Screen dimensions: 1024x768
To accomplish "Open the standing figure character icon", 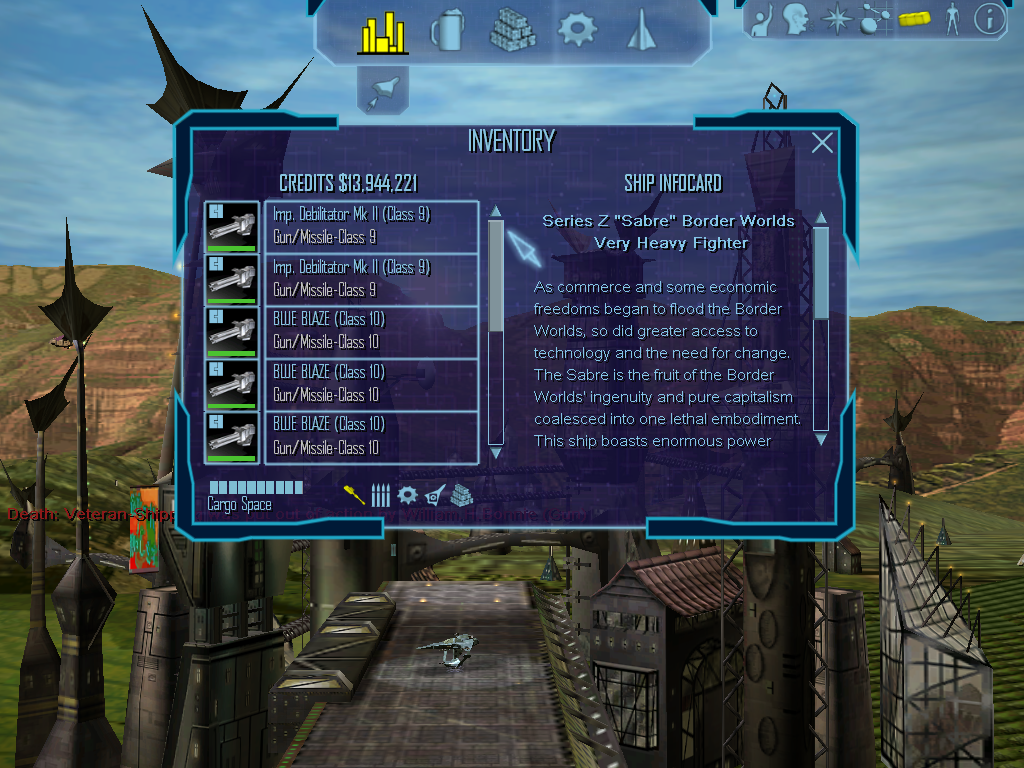I will (952, 20).
